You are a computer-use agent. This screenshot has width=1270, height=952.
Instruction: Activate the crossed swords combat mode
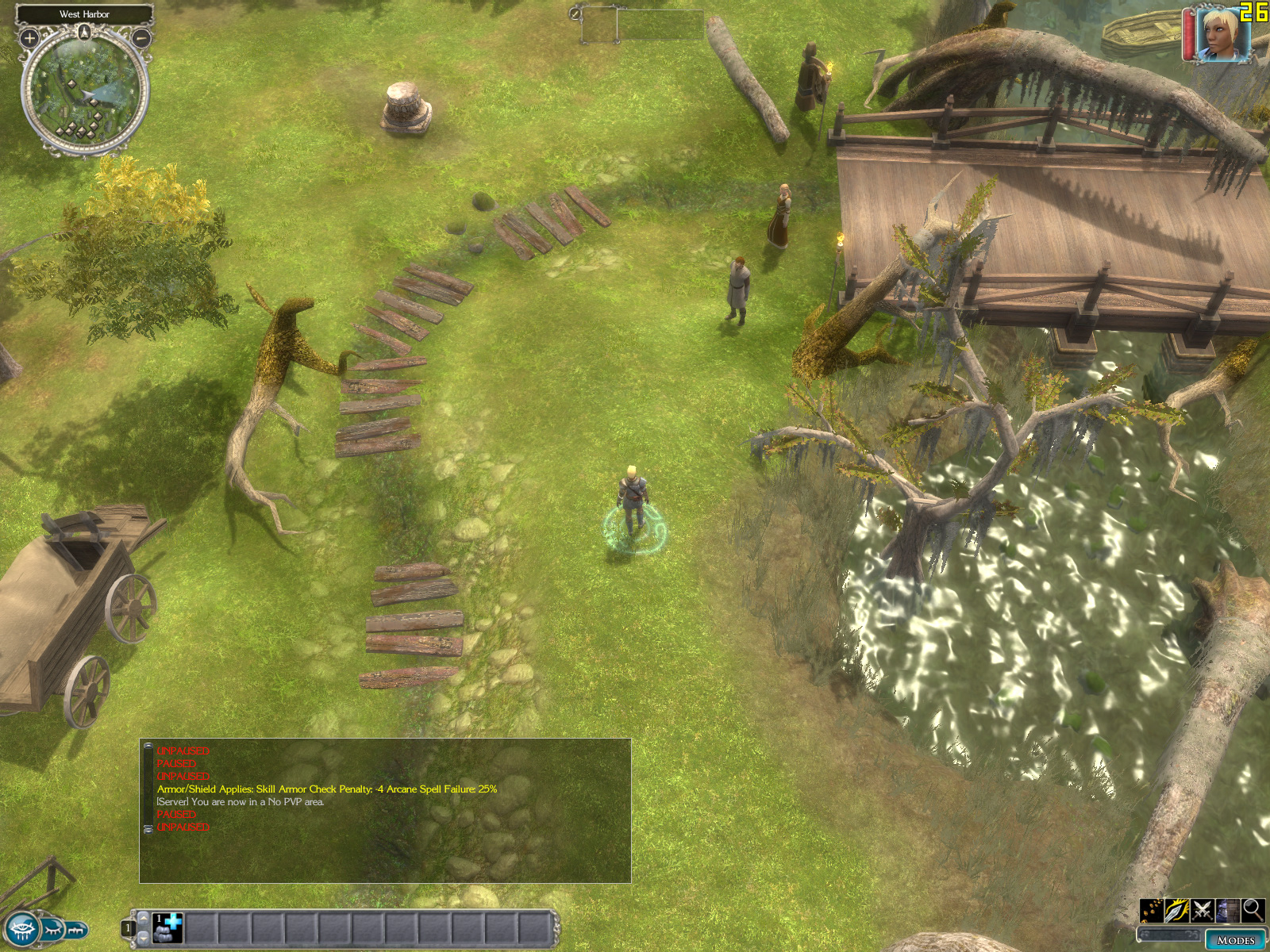pyautogui.click(x=1203, y=911)
